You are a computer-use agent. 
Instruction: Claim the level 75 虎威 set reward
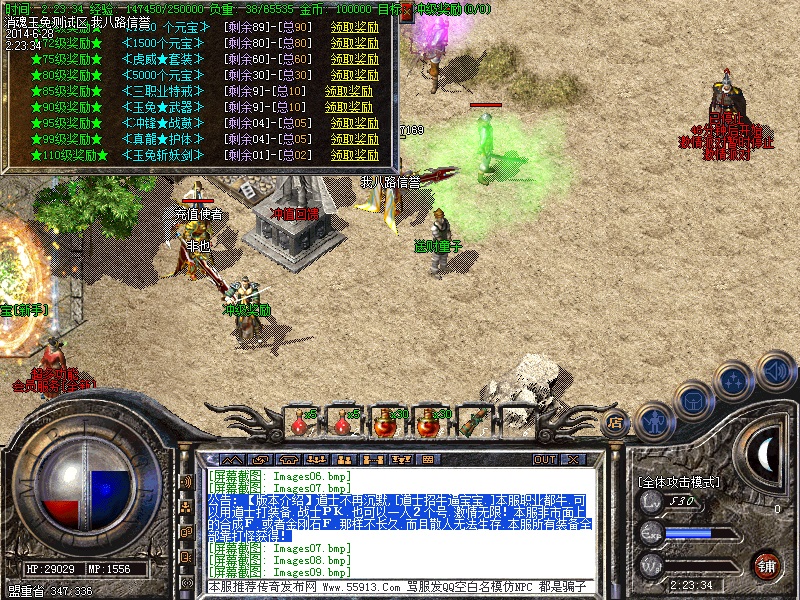353,59
